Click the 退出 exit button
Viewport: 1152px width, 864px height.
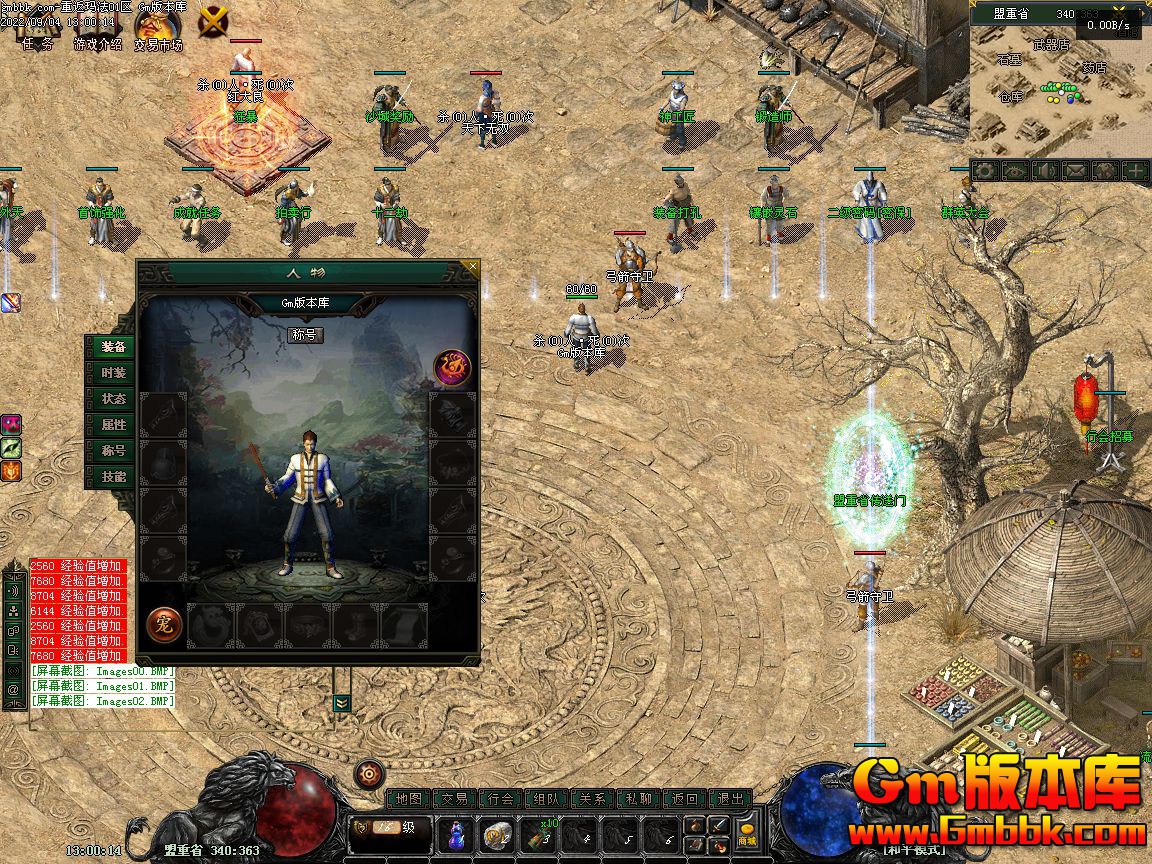[x=731, y=799]
